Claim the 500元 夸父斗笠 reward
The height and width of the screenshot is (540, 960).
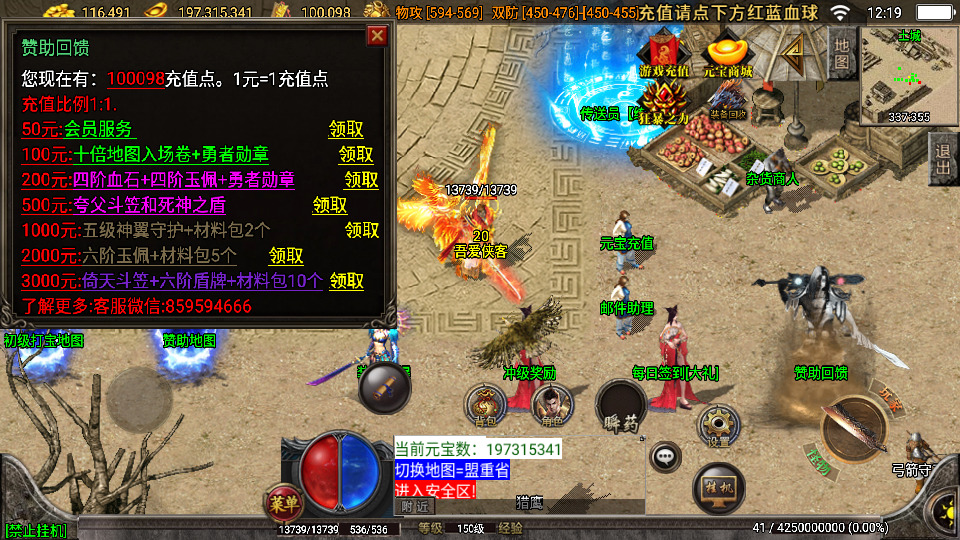(330, 205)
